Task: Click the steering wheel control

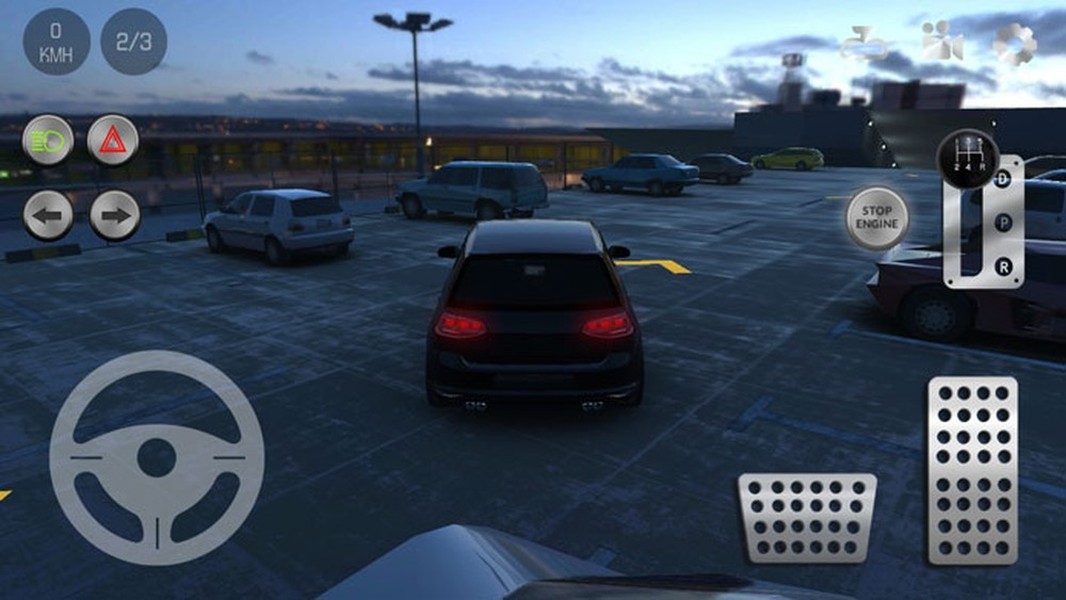Action: coord(157,457)
